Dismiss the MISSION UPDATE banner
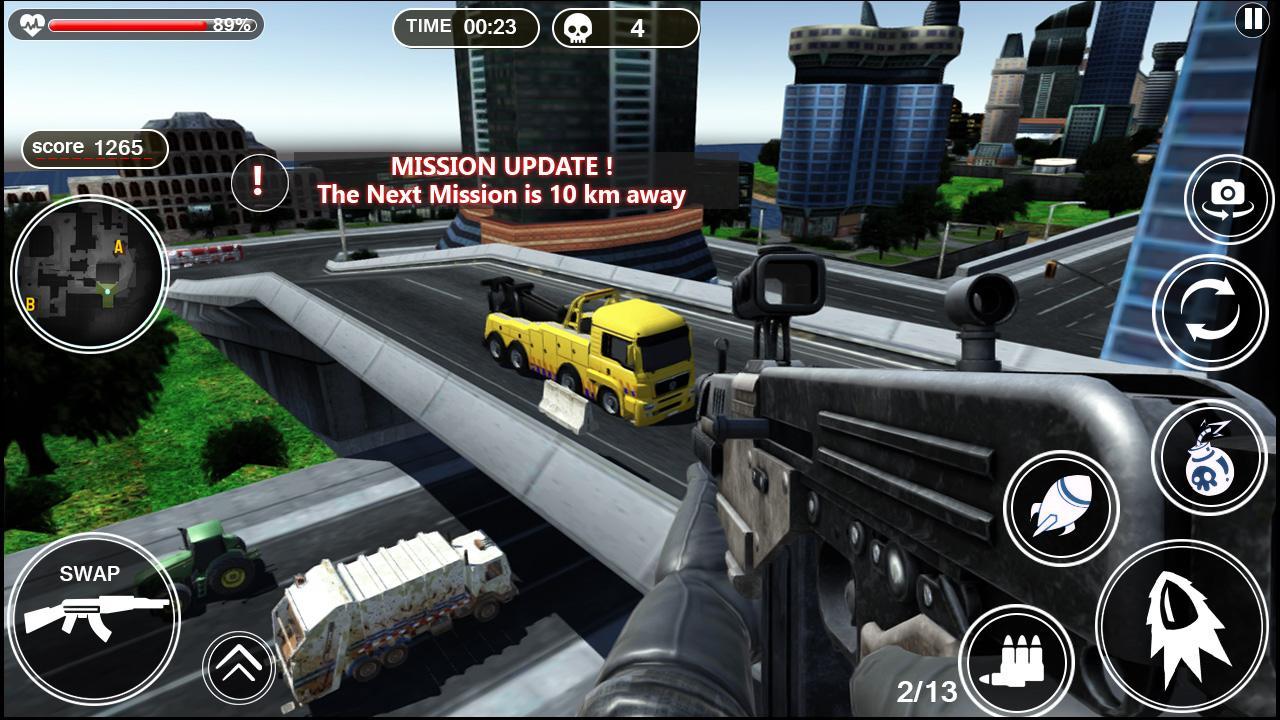Viewport: 1280px width, 720px height. (x=540, y=181)
